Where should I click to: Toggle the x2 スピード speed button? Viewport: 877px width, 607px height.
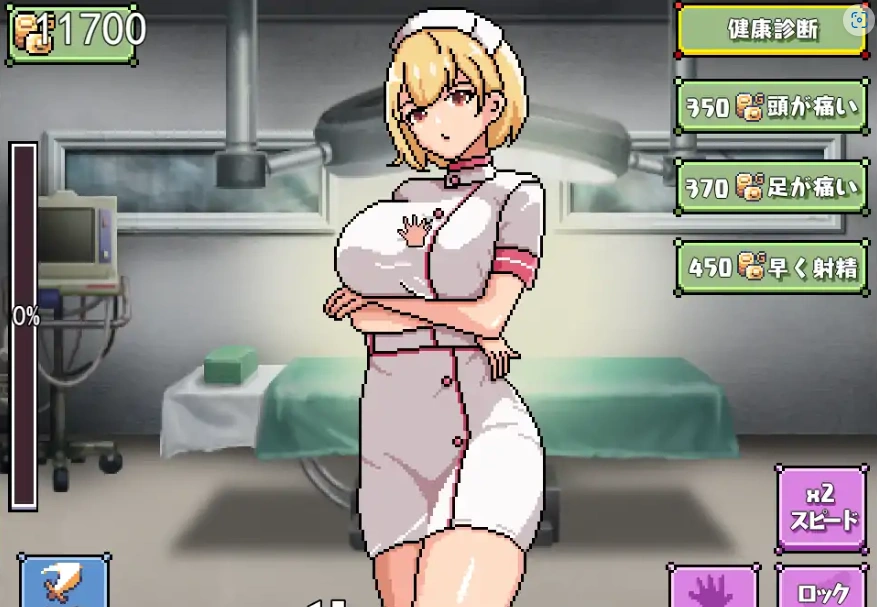click(822, 508)
